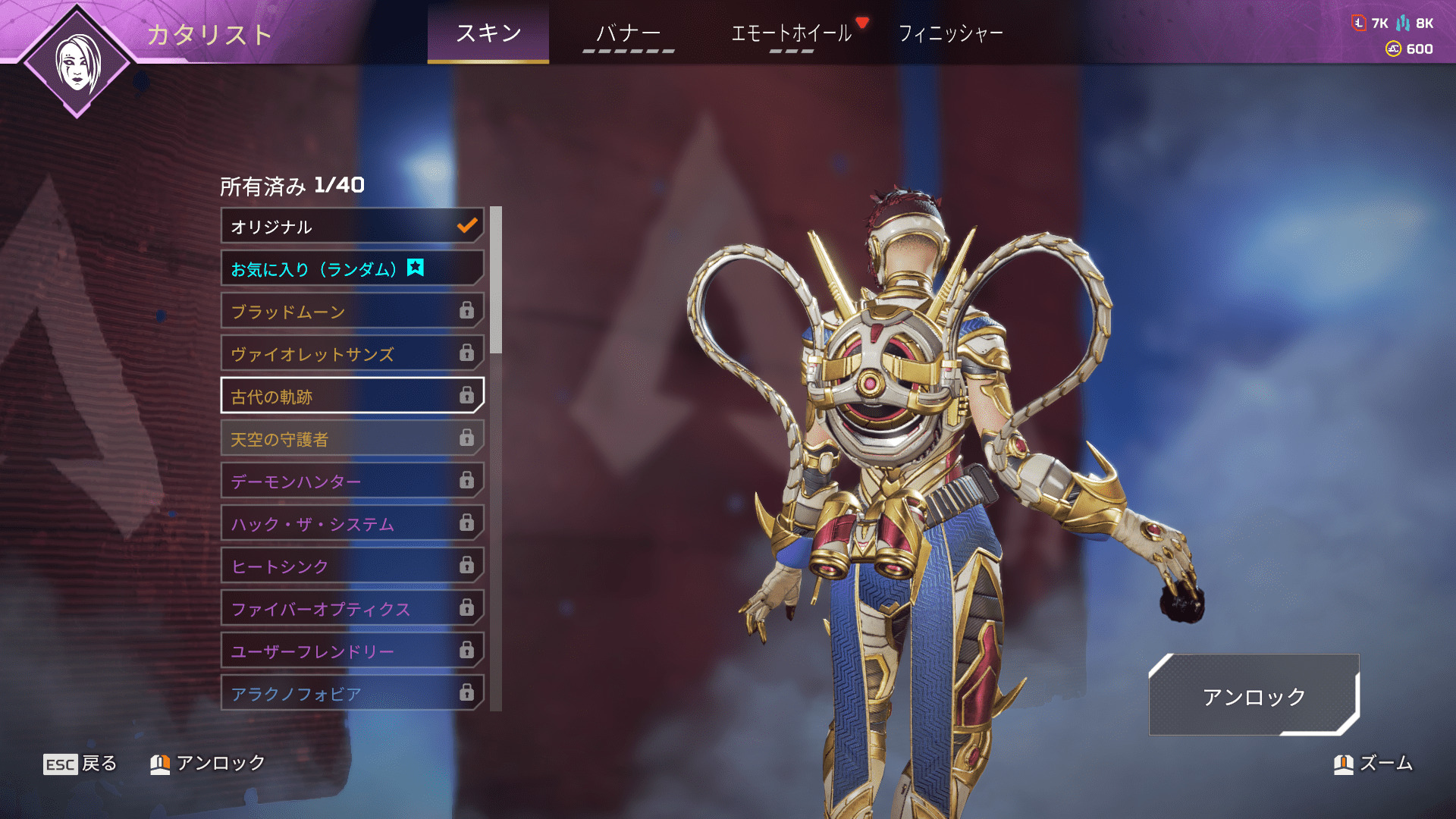Switch to the スキン tab
Viewport: 1456px width, 819px height.
click(488, 33)
